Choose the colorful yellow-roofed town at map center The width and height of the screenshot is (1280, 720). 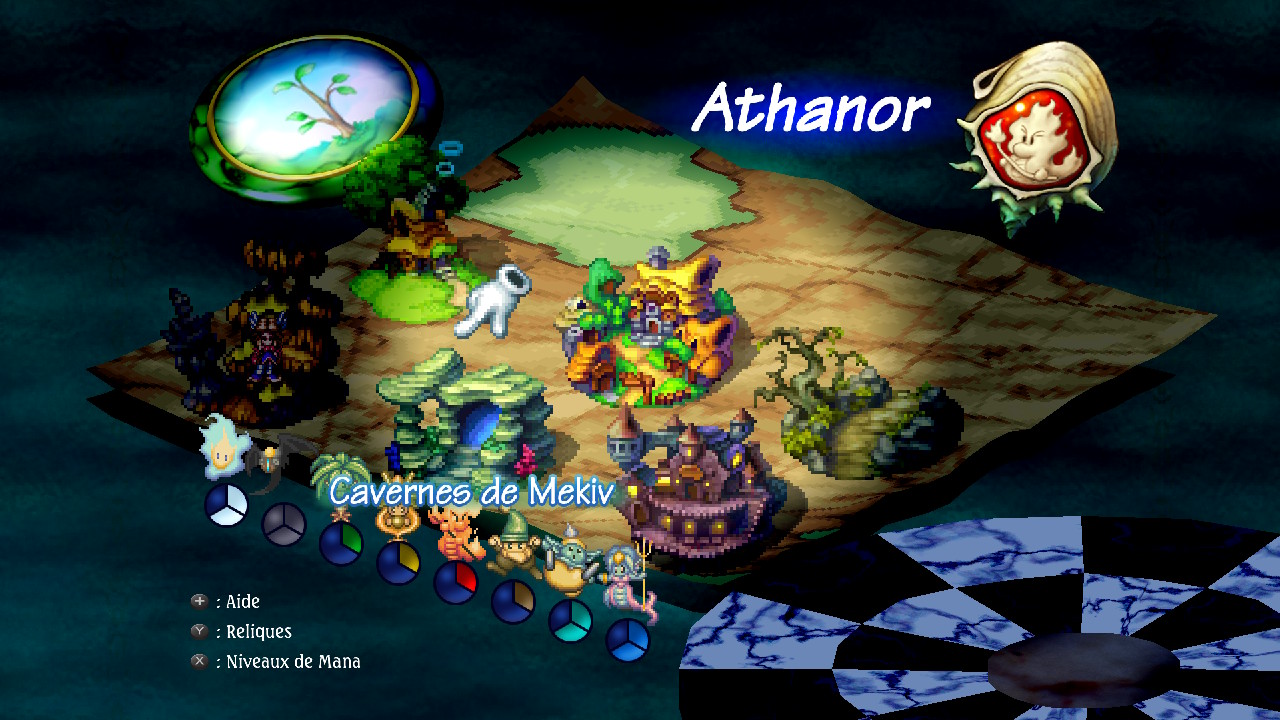coord(652,328)
